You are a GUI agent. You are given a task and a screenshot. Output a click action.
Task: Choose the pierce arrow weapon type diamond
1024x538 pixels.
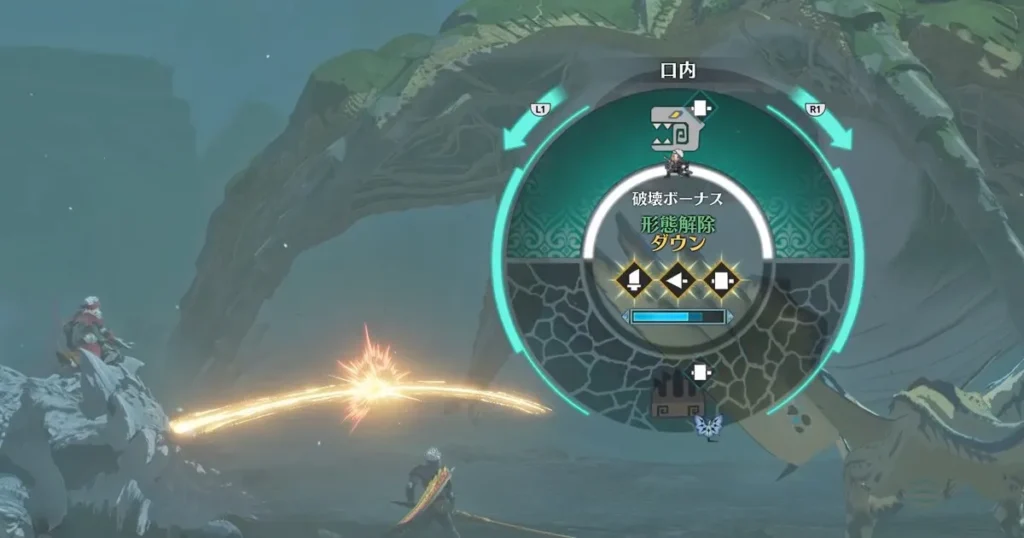tap(677, 280)
